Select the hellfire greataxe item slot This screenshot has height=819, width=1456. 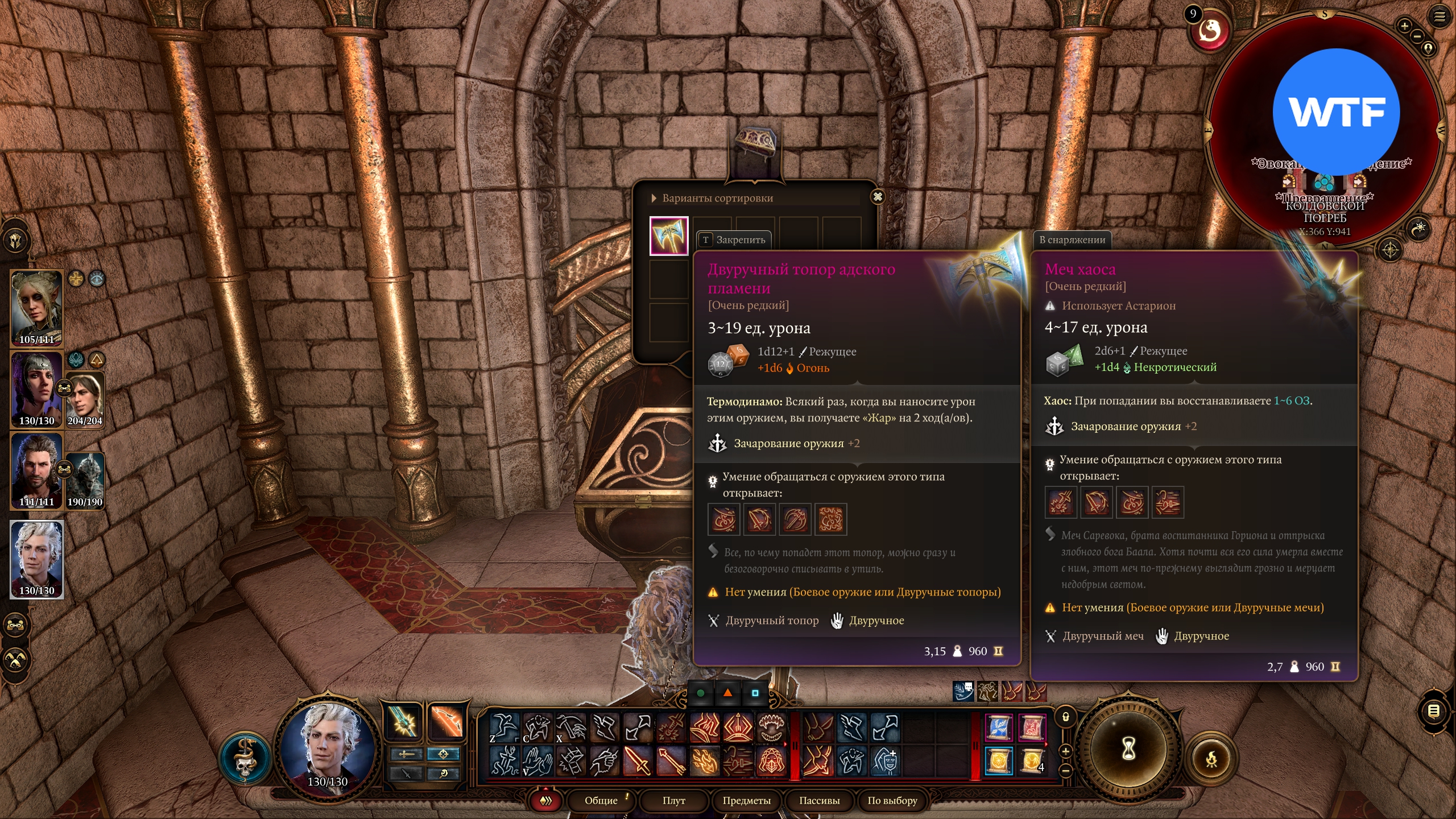669,235
